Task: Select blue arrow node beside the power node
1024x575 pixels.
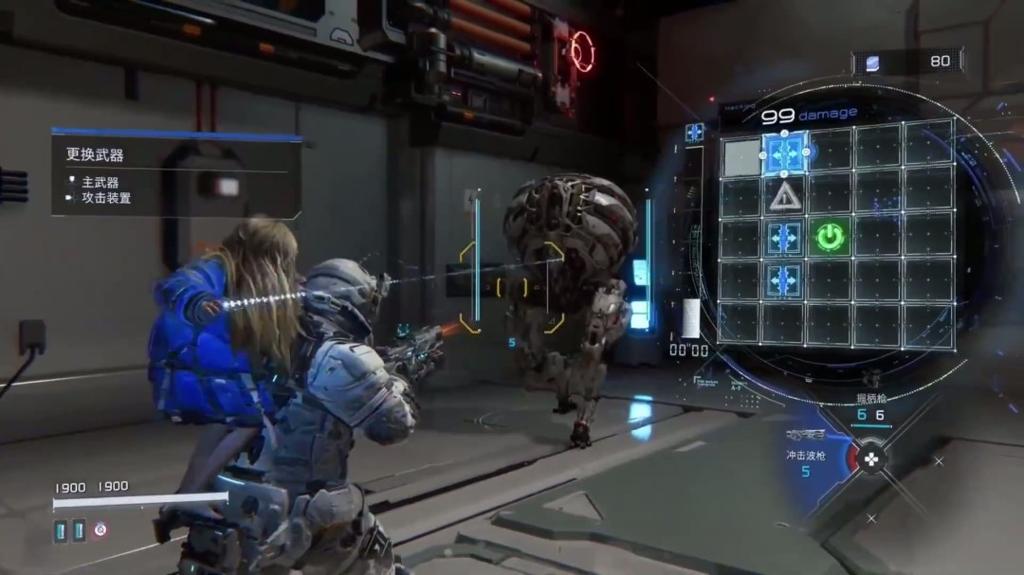Action: (x=784, y=237)
